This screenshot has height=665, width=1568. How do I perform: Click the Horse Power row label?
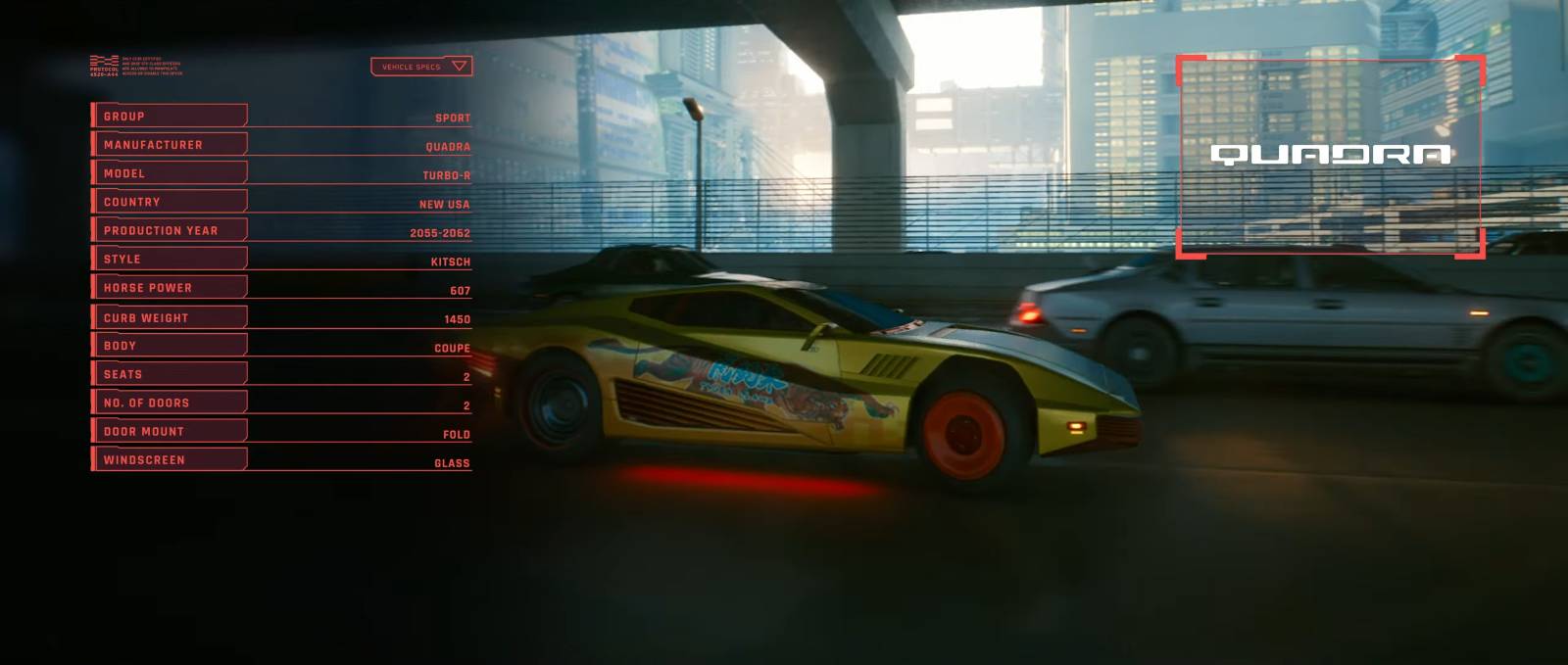tap(169, 288)
